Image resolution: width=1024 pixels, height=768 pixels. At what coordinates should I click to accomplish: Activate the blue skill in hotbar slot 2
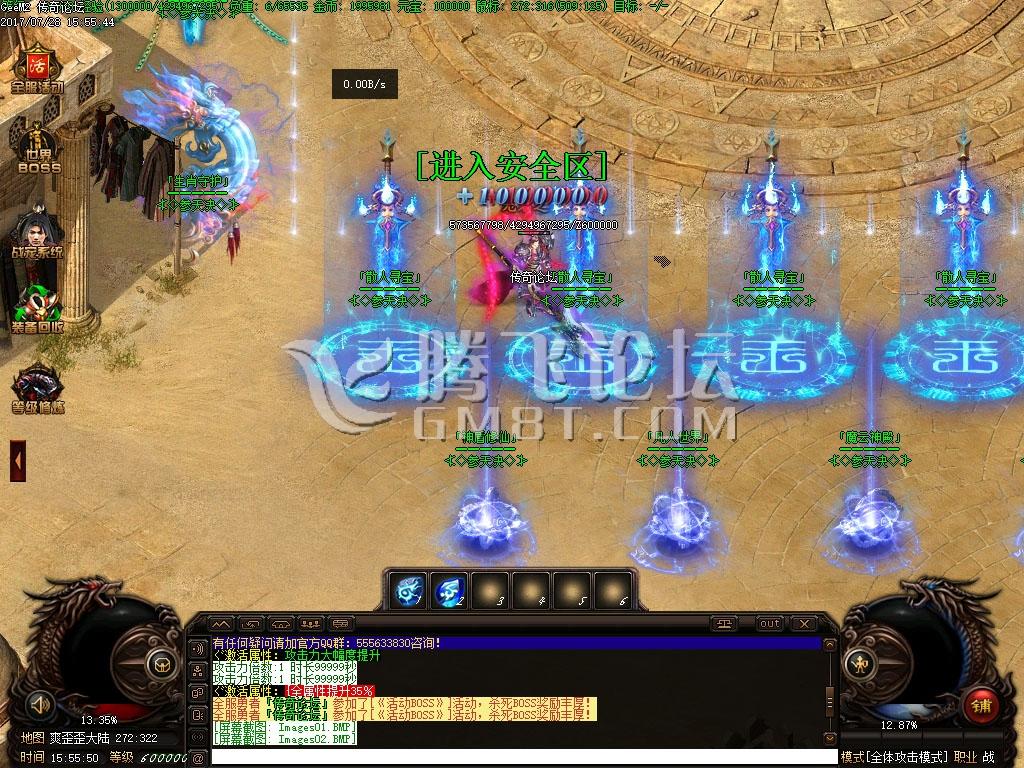447,590
